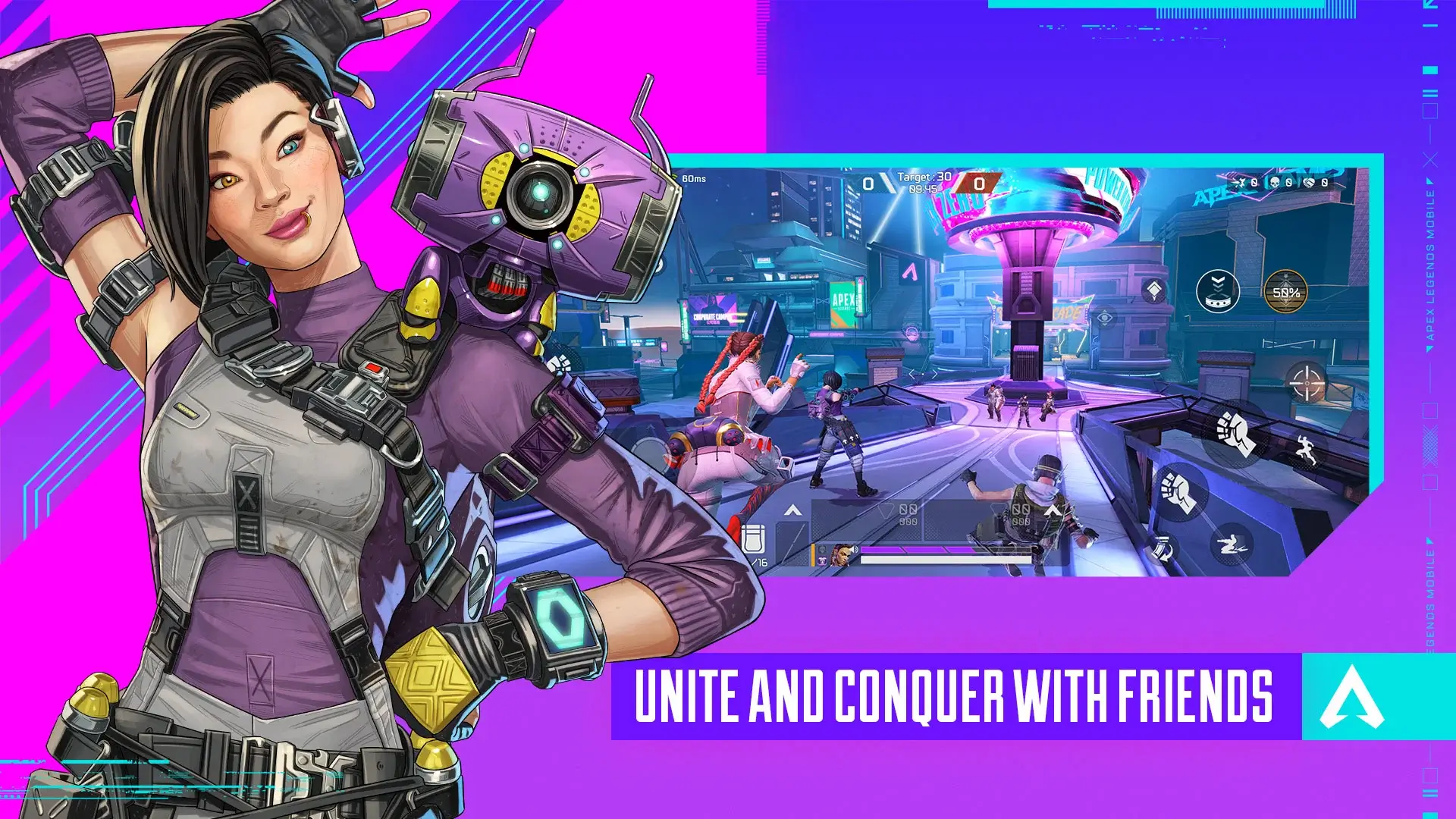The width and height of the screenshot is (1456, 819).
Task: Tap the crouch slide icon
Action: pos(1232,544)
